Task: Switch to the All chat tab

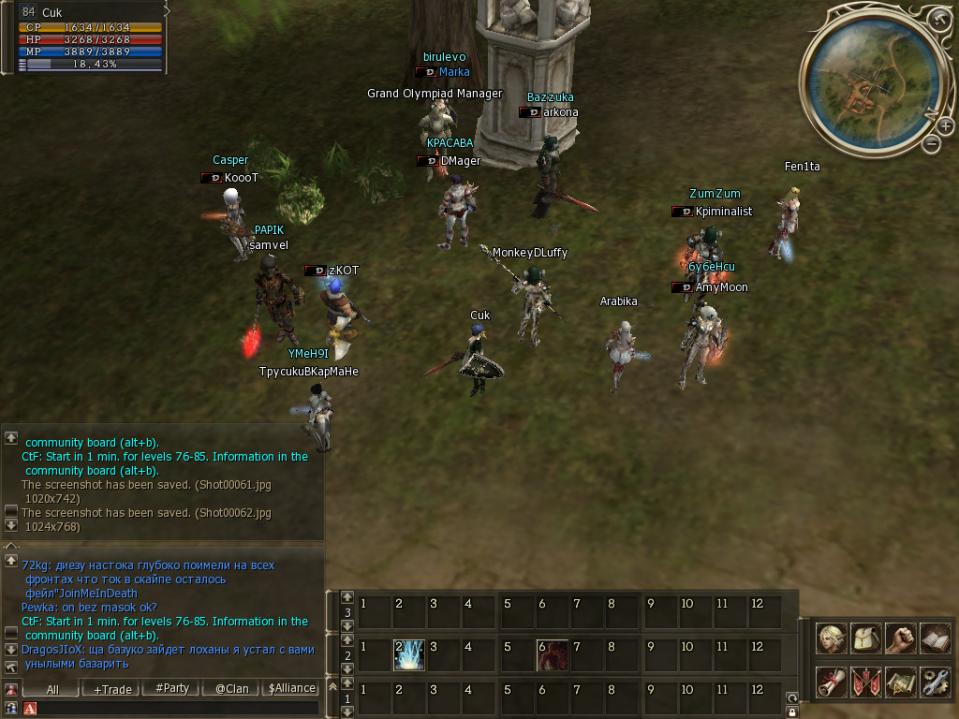Action: point(52,689)
